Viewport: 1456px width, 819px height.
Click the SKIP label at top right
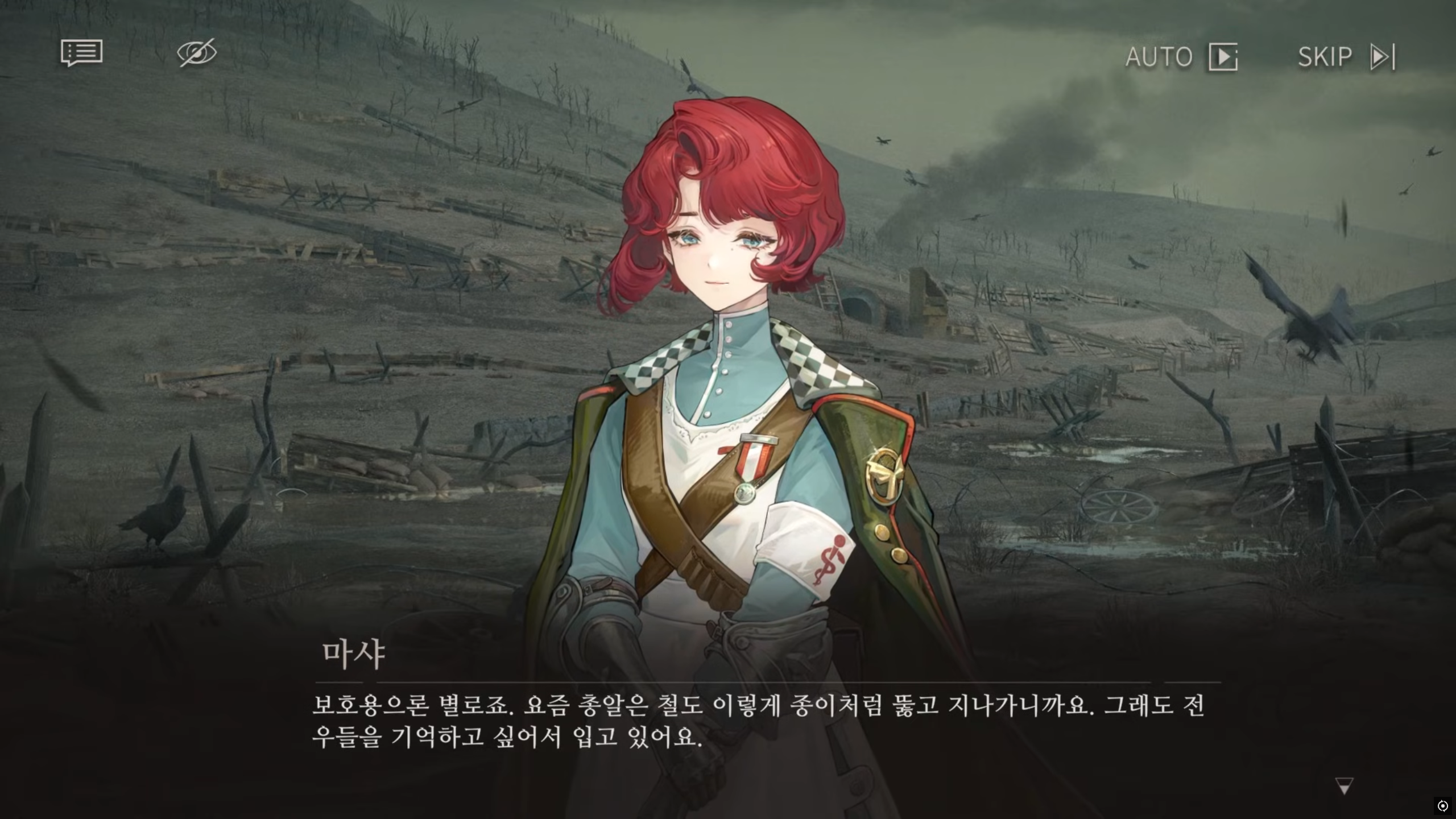click(1325, 57)
